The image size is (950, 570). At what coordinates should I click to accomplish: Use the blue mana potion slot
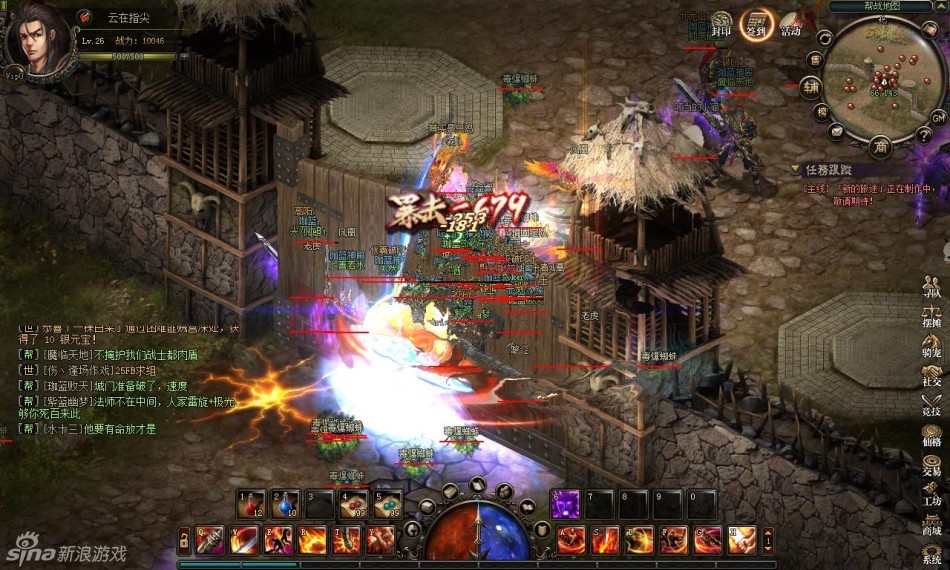click(x=286, y=504)
